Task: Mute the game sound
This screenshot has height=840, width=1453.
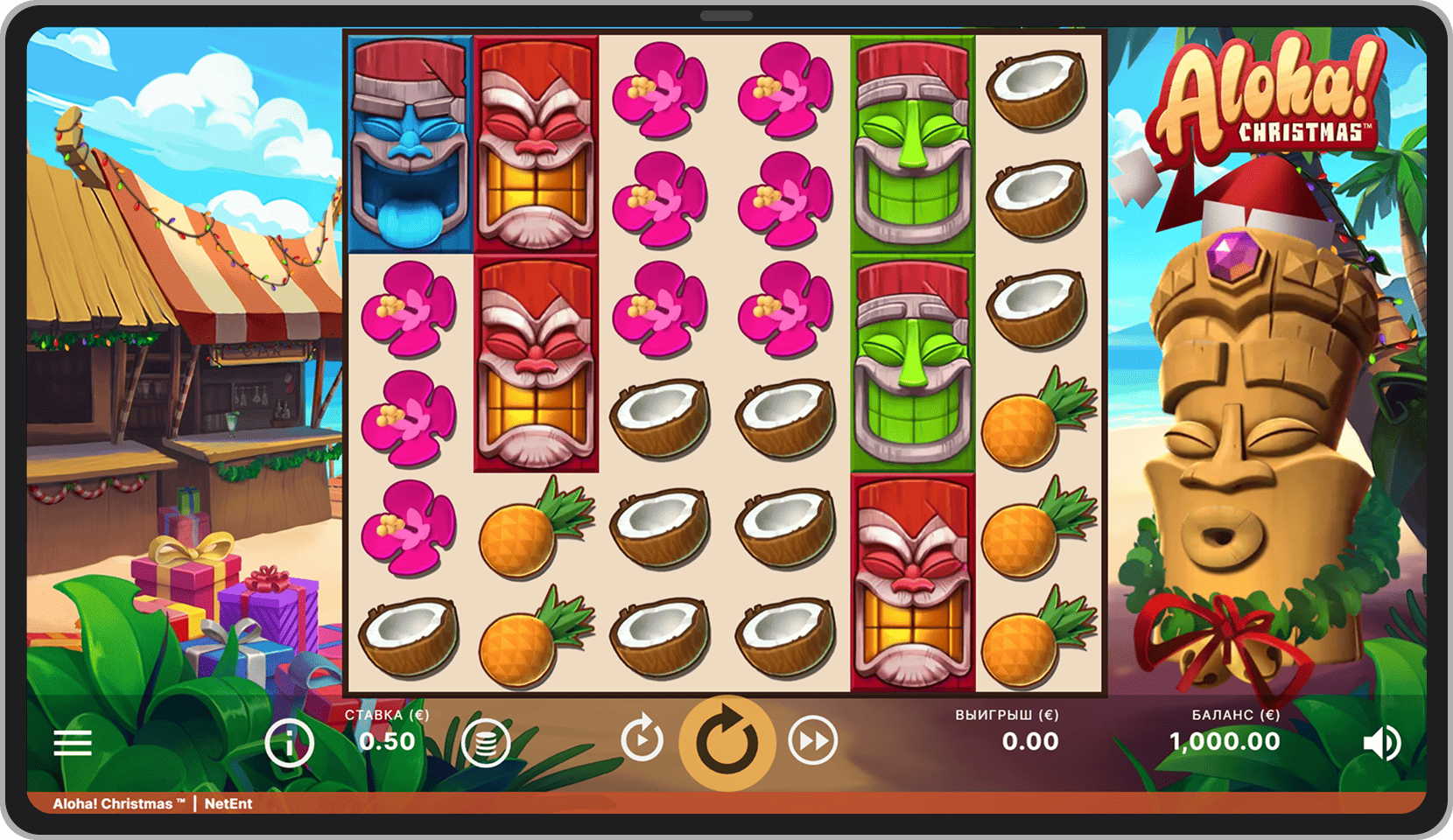Action: pos(1381,743)
